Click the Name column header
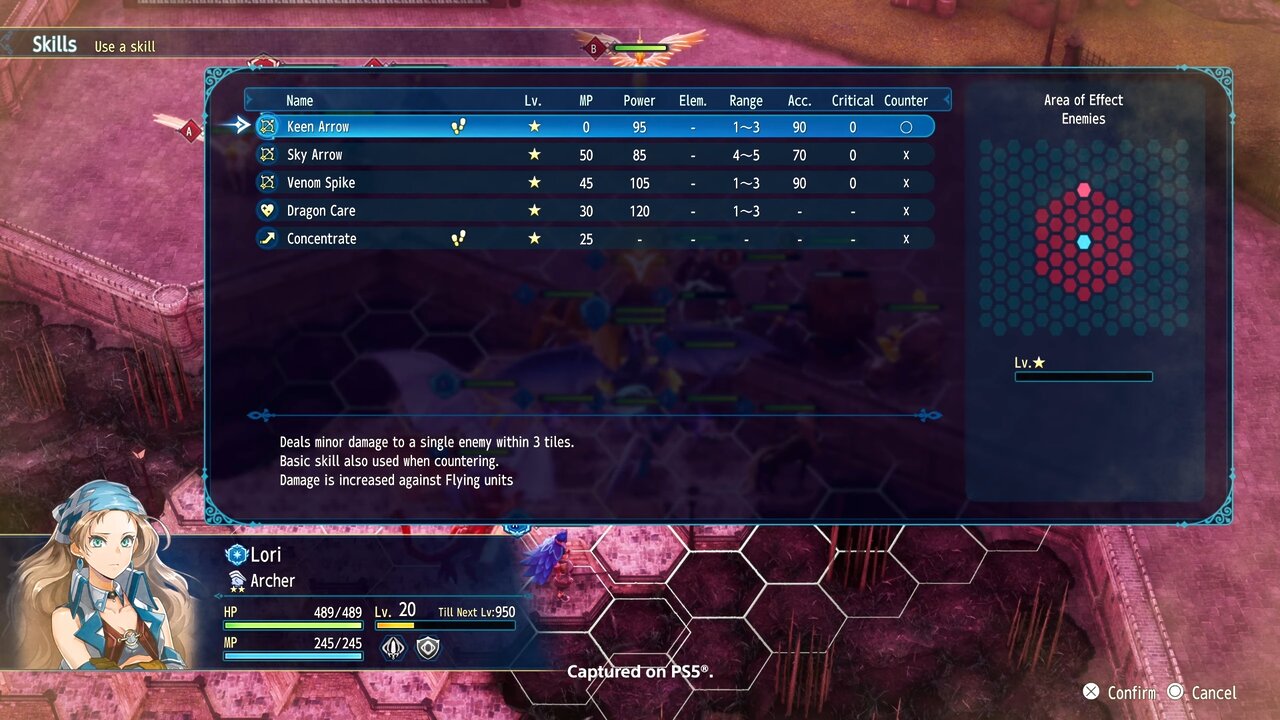The height and width of the screenshot is (720, 1280). (x=300, y=101)
